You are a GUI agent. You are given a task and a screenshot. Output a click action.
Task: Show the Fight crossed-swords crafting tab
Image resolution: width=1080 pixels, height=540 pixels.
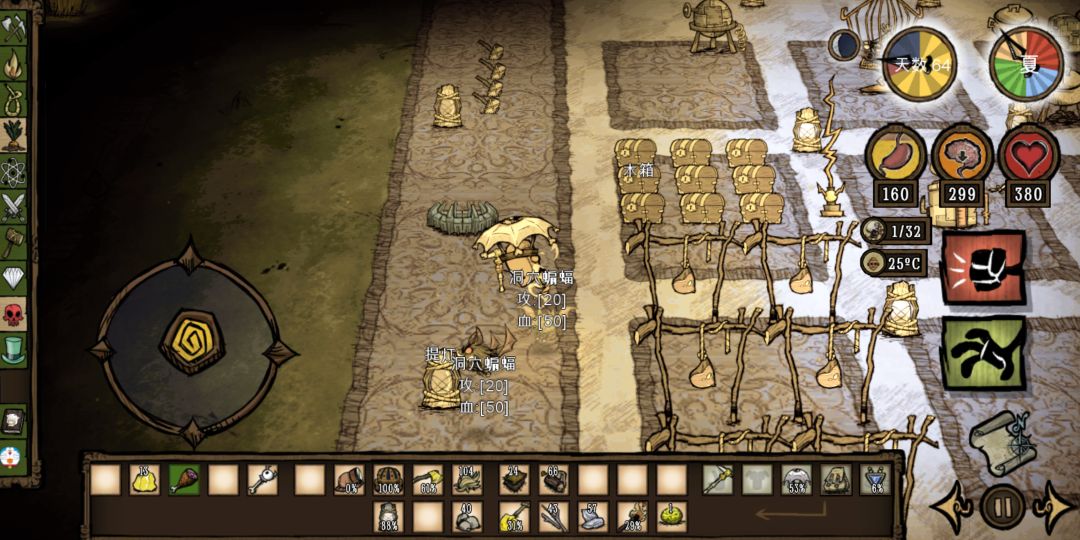click(14, 206)
